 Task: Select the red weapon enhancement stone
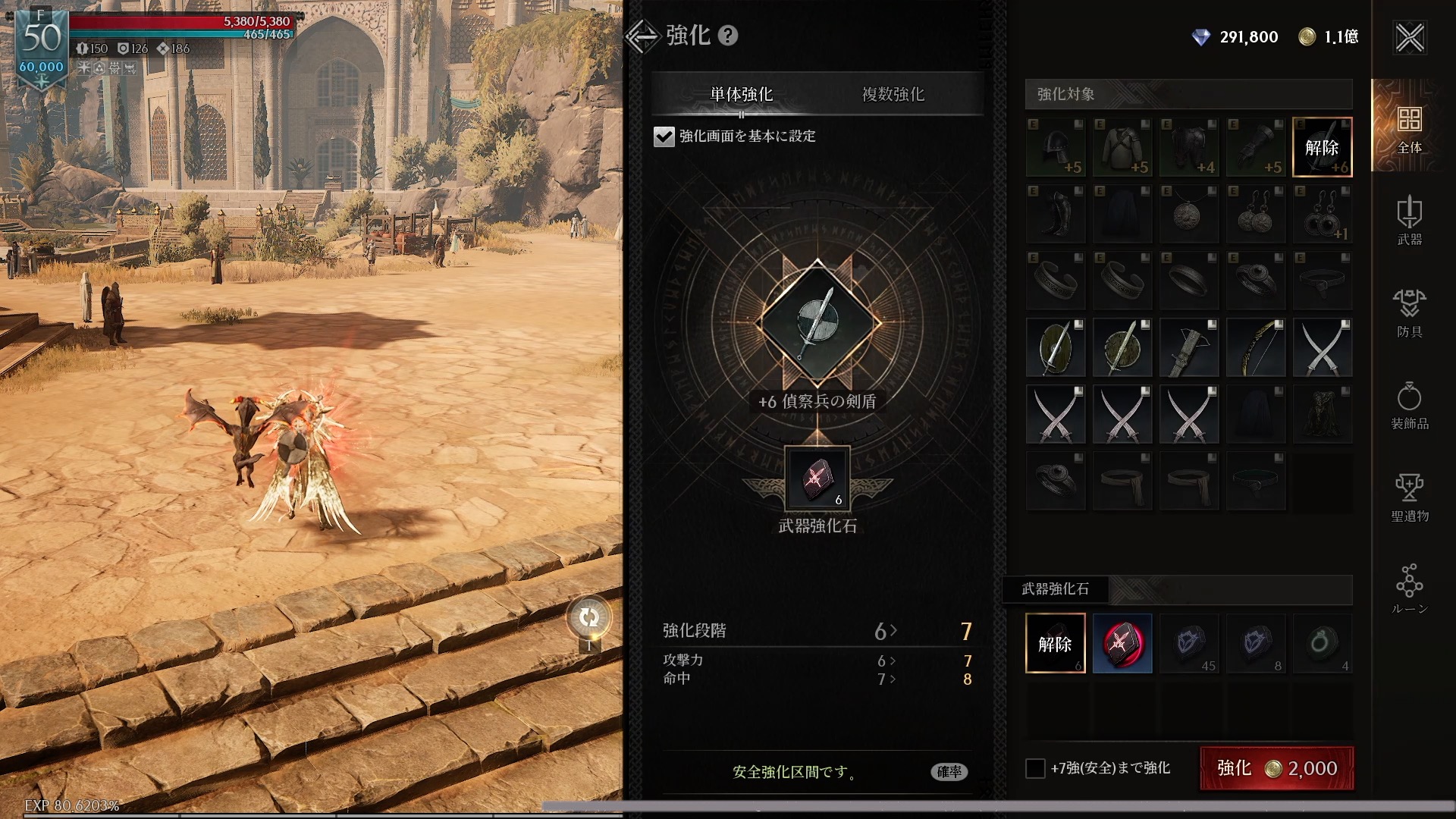[1122, 643]
